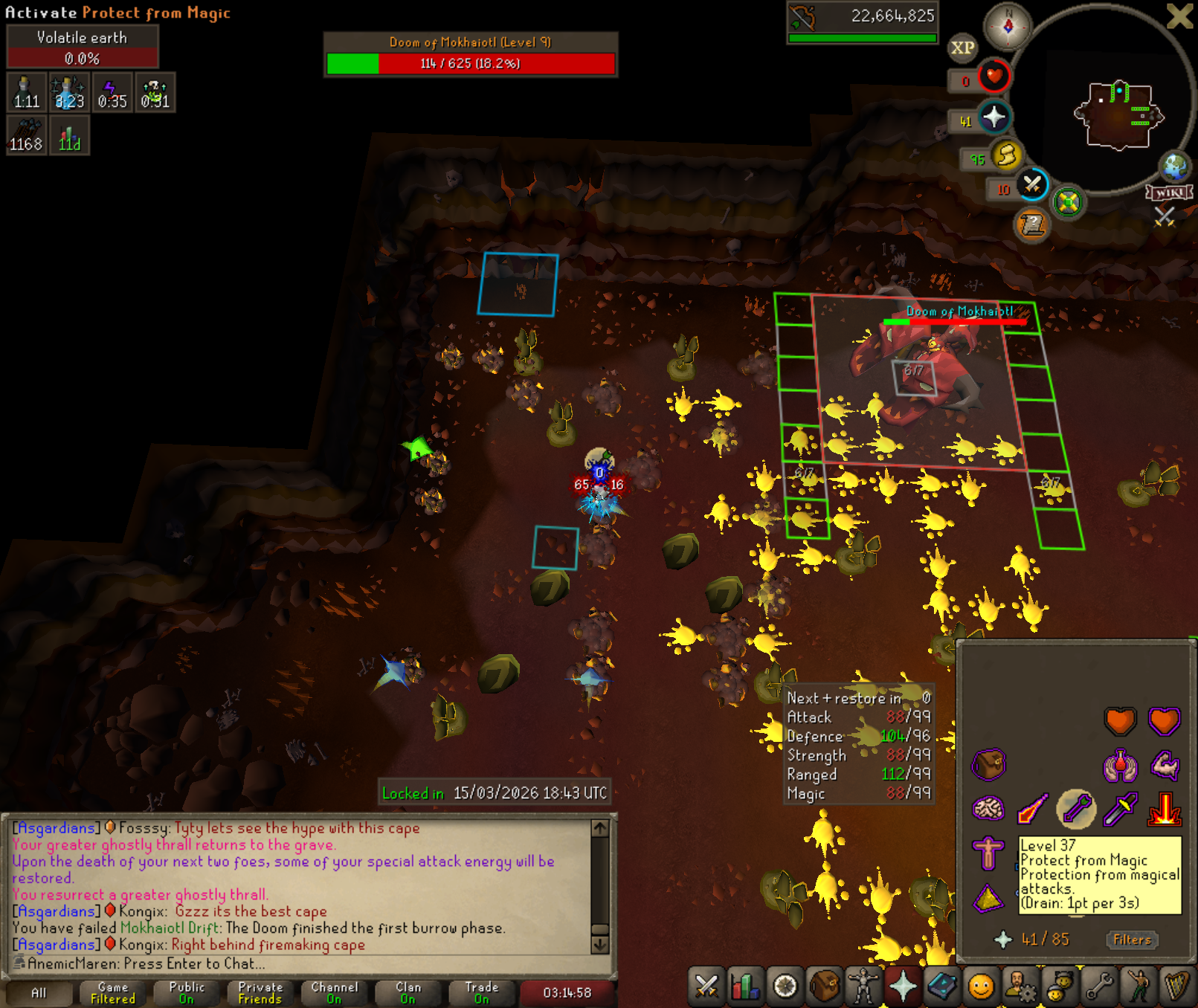The width and height of the screenshot is (1198, 1008).
Task: Select the Game chat filter tab
Action: (113, 992)
